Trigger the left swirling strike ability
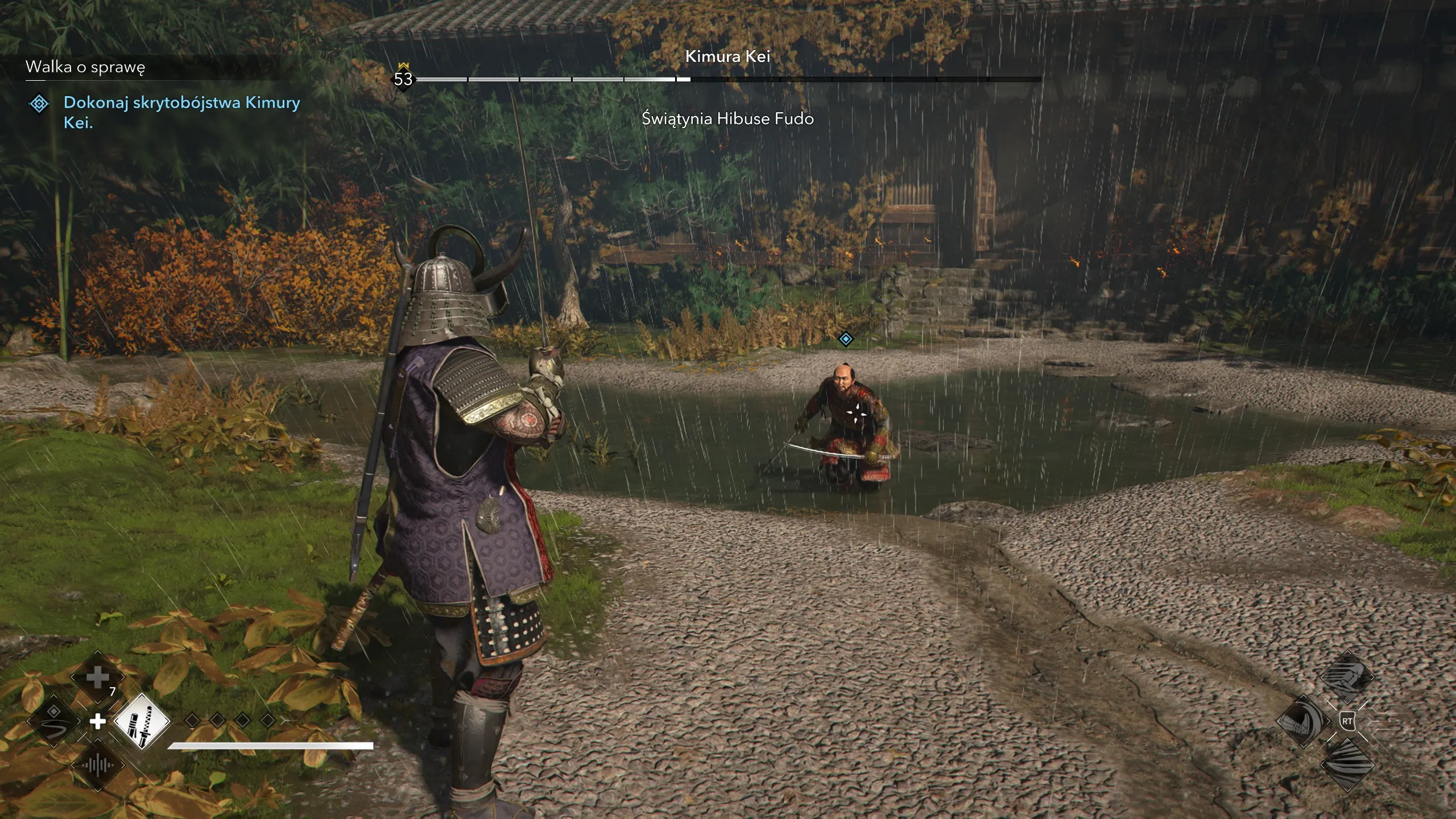1456x819 pixels. [1302, 721]
